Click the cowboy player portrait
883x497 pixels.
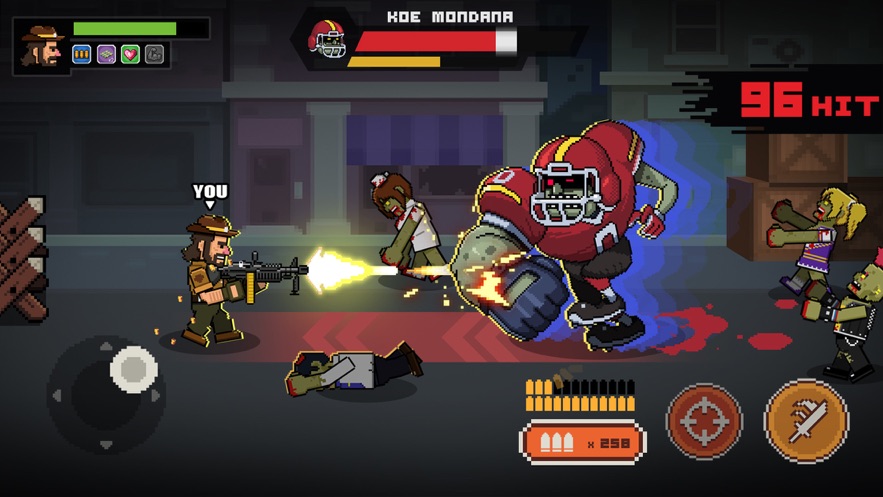click(x=42, y=46)
